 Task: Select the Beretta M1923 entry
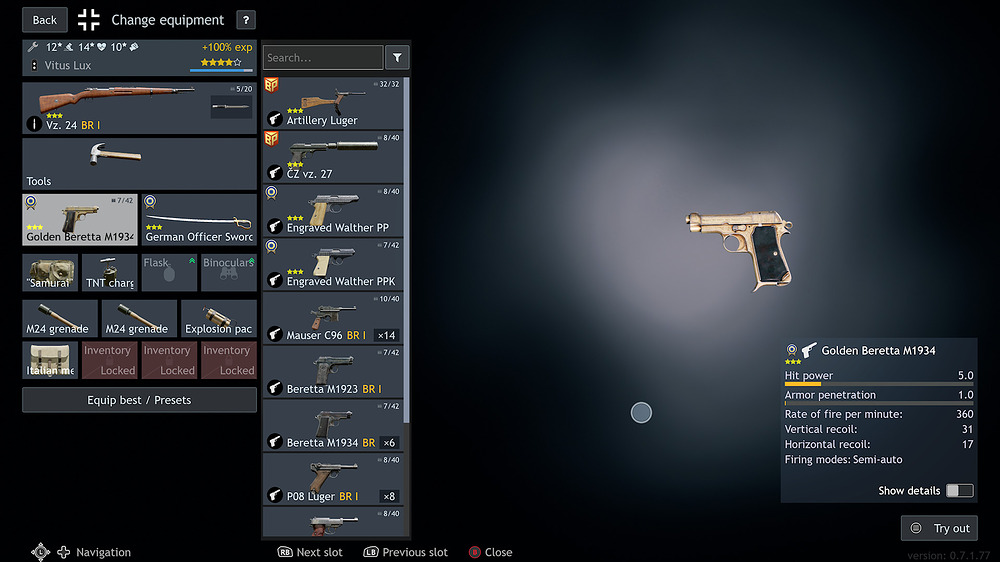(x=333, y=371)
